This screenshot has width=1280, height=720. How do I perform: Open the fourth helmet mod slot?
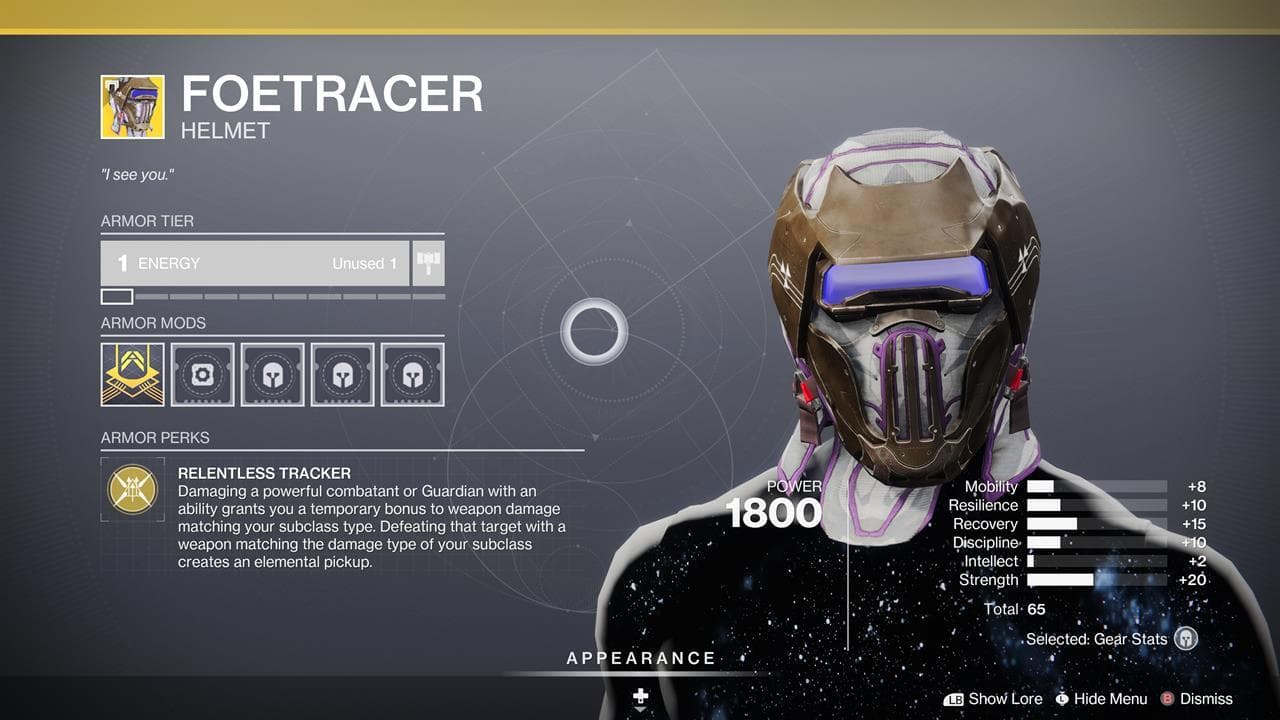point(344,375)
